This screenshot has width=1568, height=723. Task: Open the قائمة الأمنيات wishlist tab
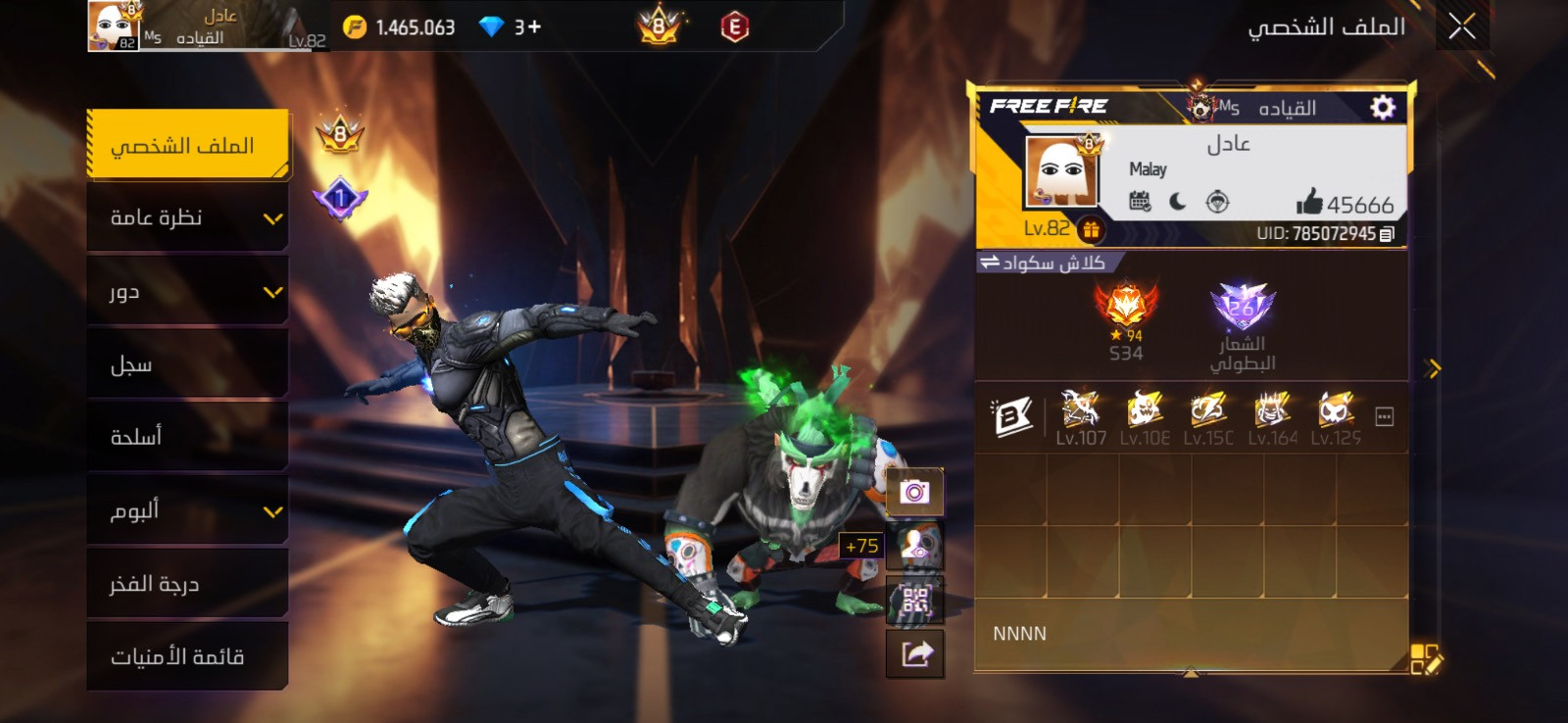tap(187, 656)
